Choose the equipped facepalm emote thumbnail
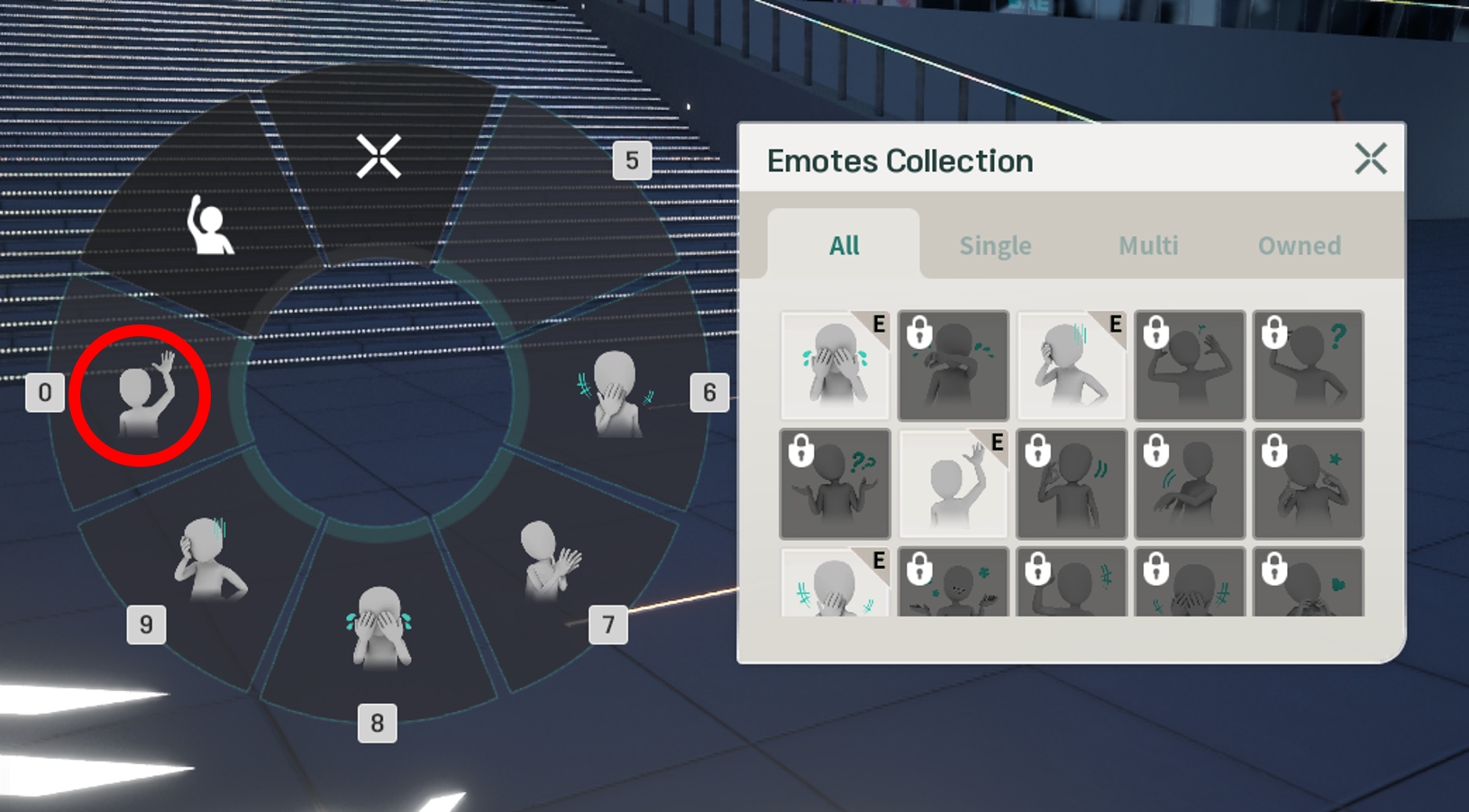Screen dimensions: 1469x812 tap(1071, 366)
